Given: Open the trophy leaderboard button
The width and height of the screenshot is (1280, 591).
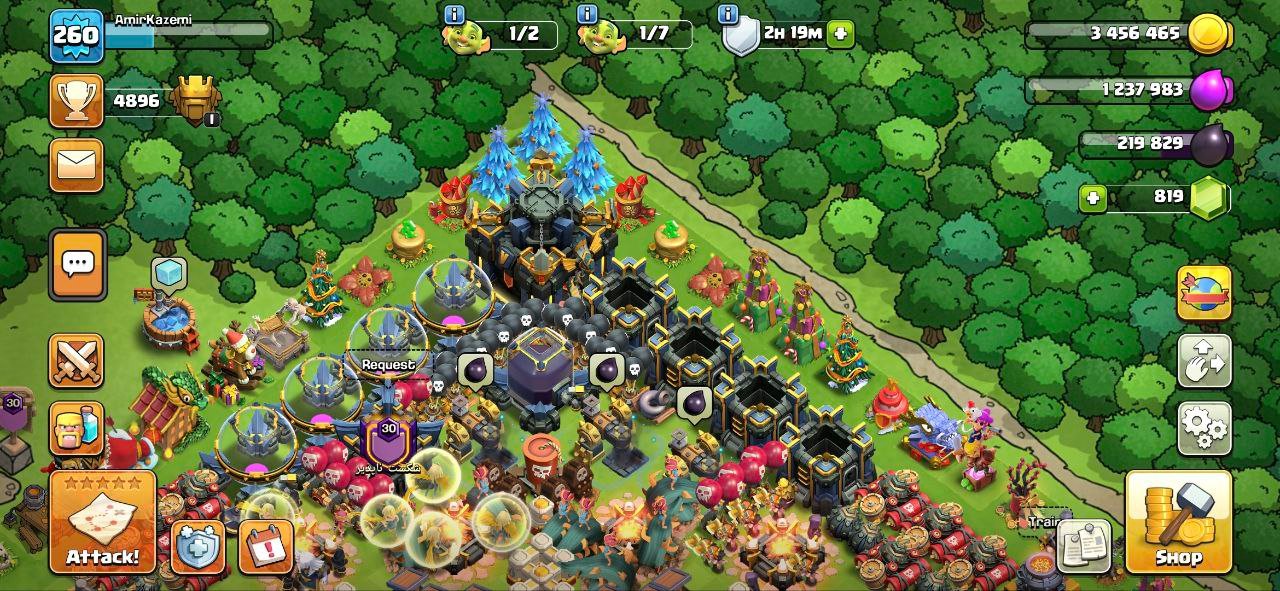Looking at the screenshot, I should (77, 101).
